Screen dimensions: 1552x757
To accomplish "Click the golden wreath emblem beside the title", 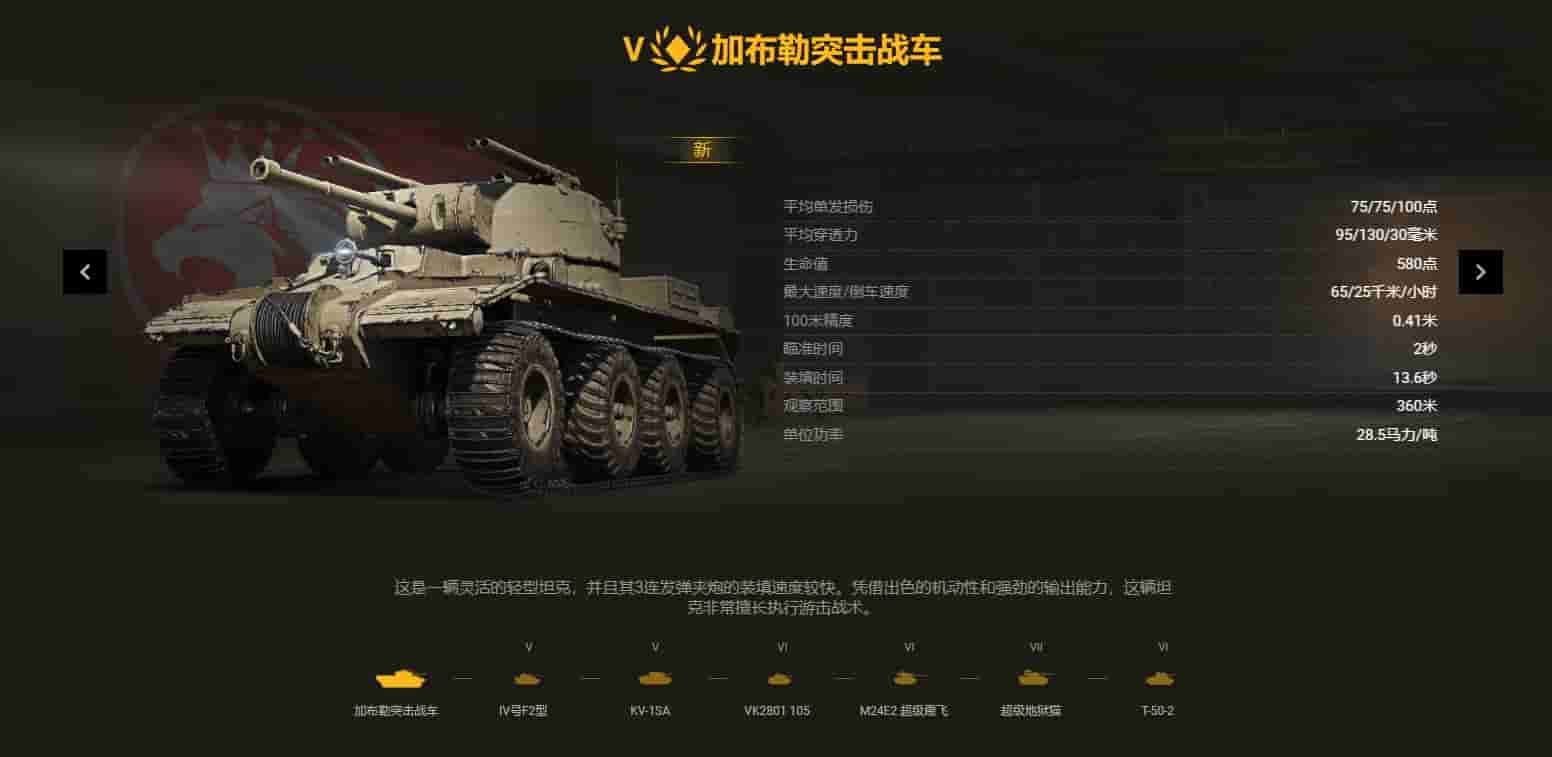I will pyautogui.click(x=678, y=48).
